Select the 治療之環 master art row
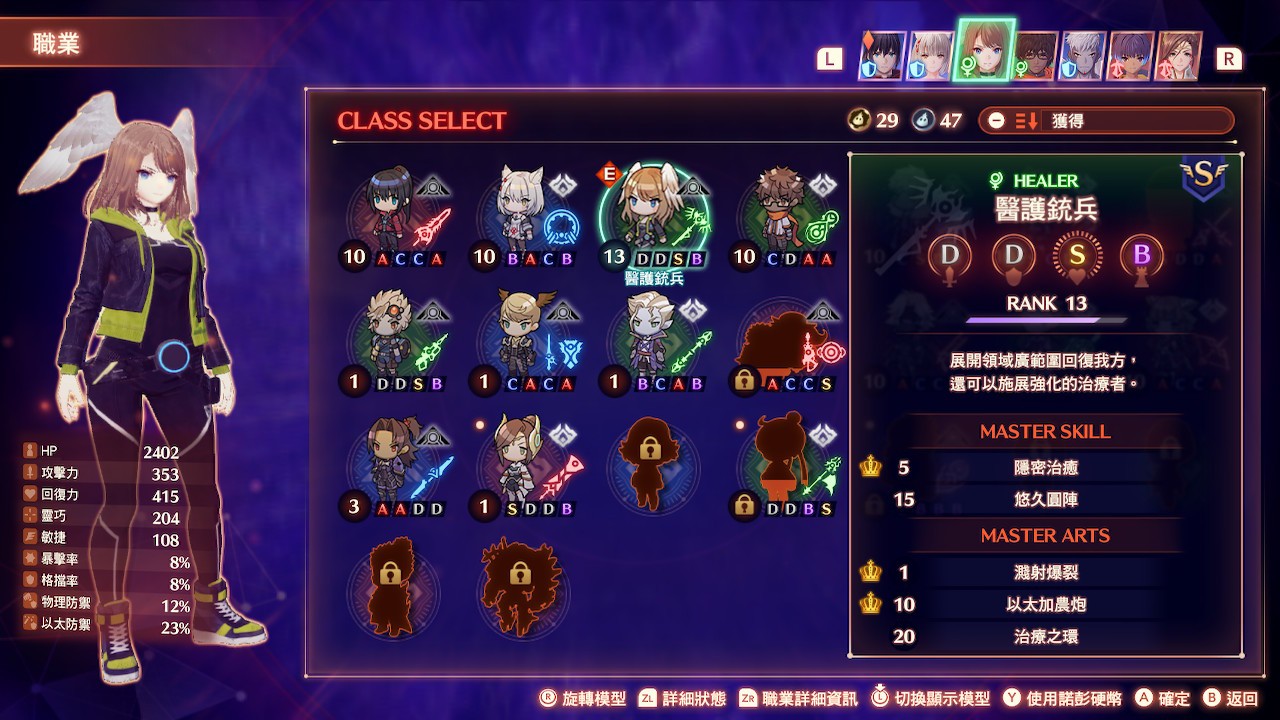Screen dimensions: 1280x720 [1045, 636]
